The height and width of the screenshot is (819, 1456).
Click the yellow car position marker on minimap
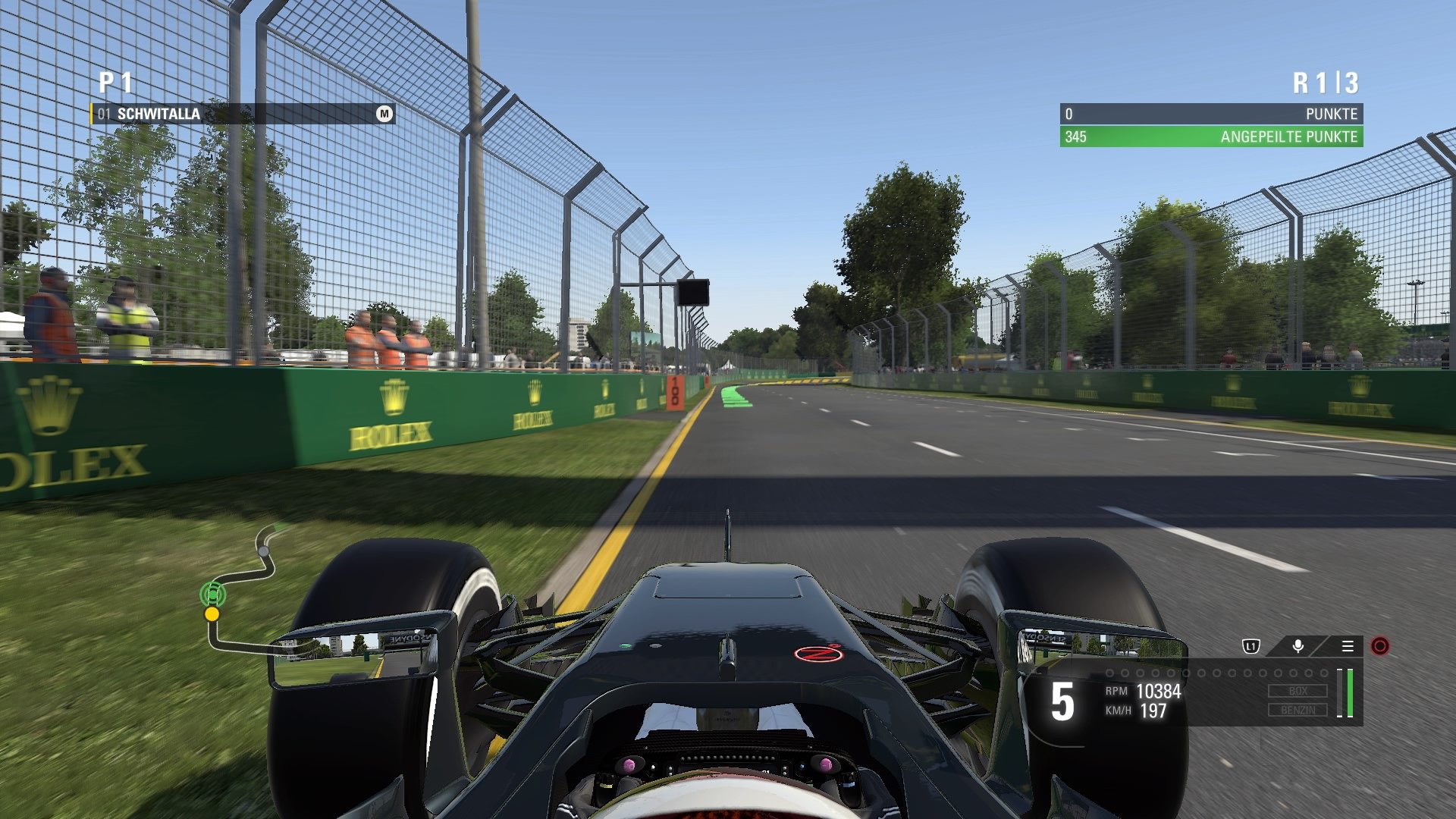(211, 615)
